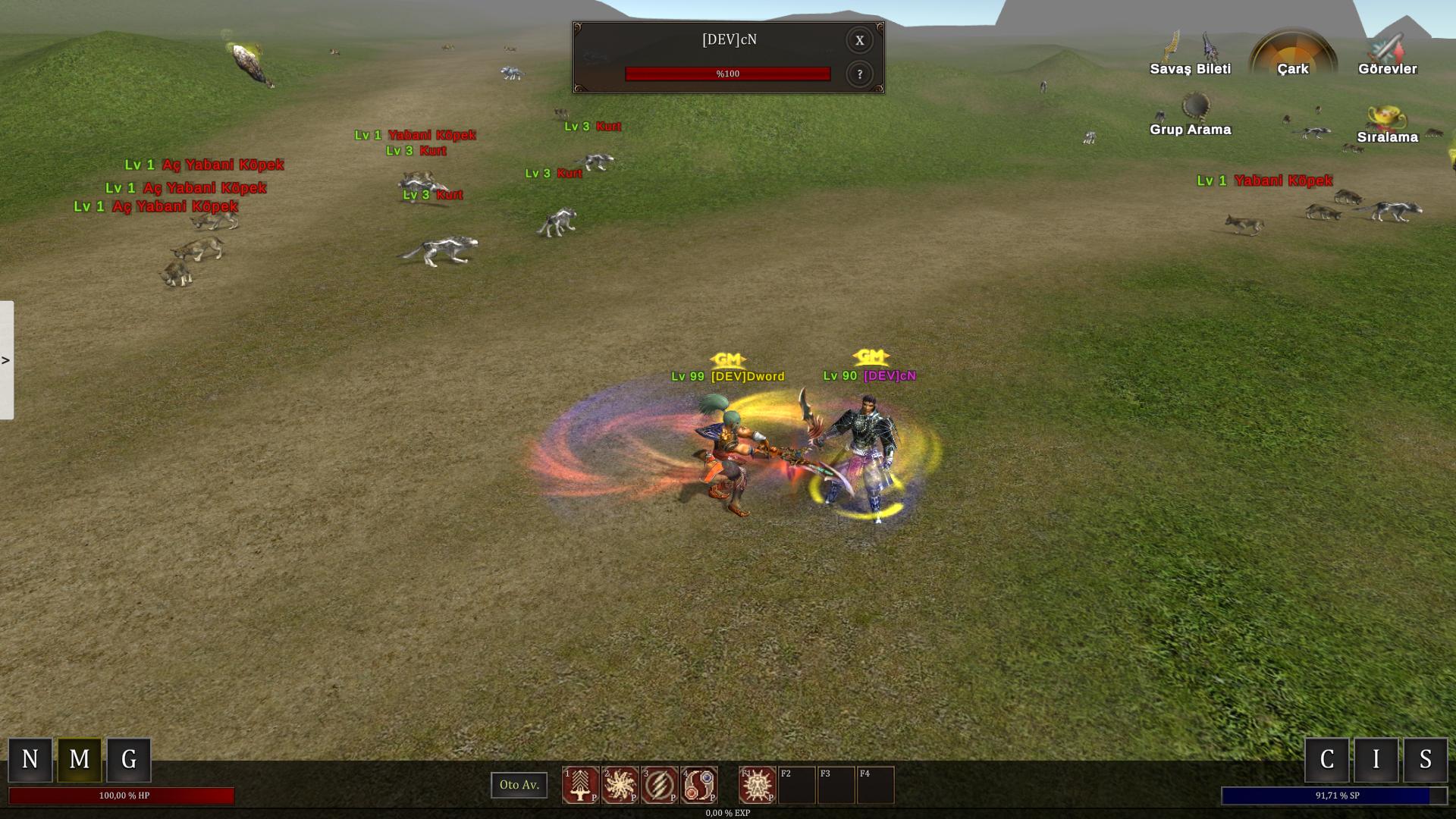Select the highlighted M button
Image resolution: width=1456 pixels, height=819 pixels.
pos(80,759)
